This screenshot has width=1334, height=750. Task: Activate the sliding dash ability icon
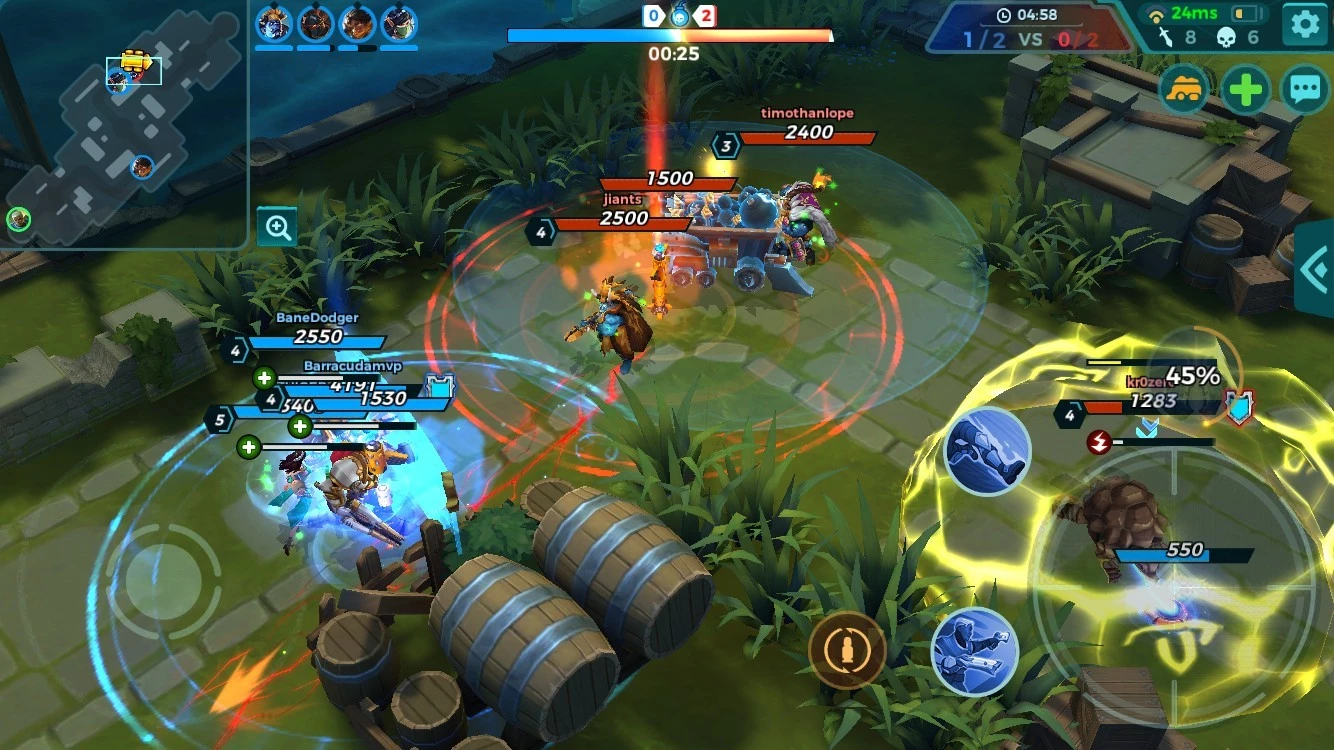(x=987, y=451)
